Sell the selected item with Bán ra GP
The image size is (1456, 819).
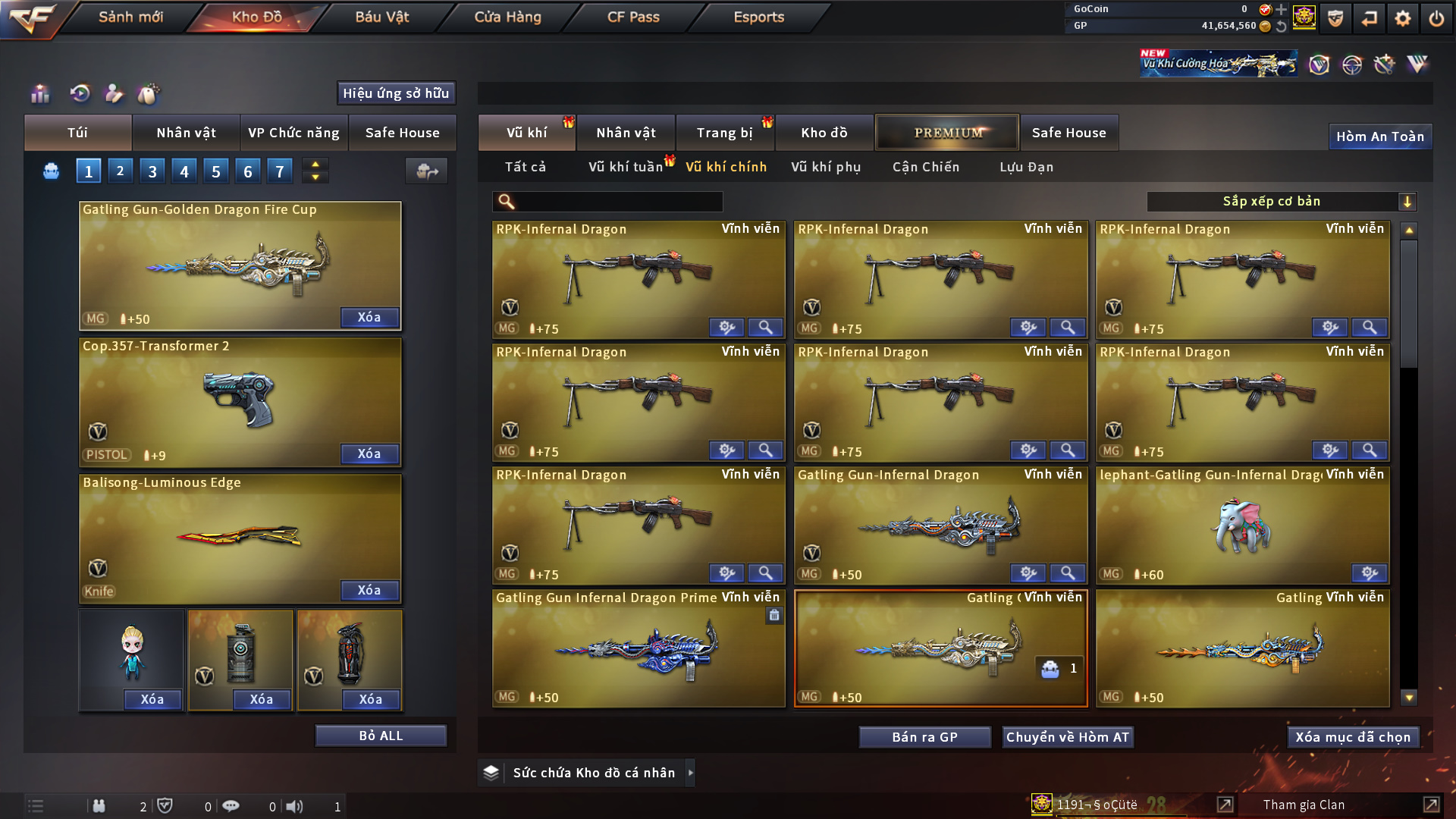point(924,737)
